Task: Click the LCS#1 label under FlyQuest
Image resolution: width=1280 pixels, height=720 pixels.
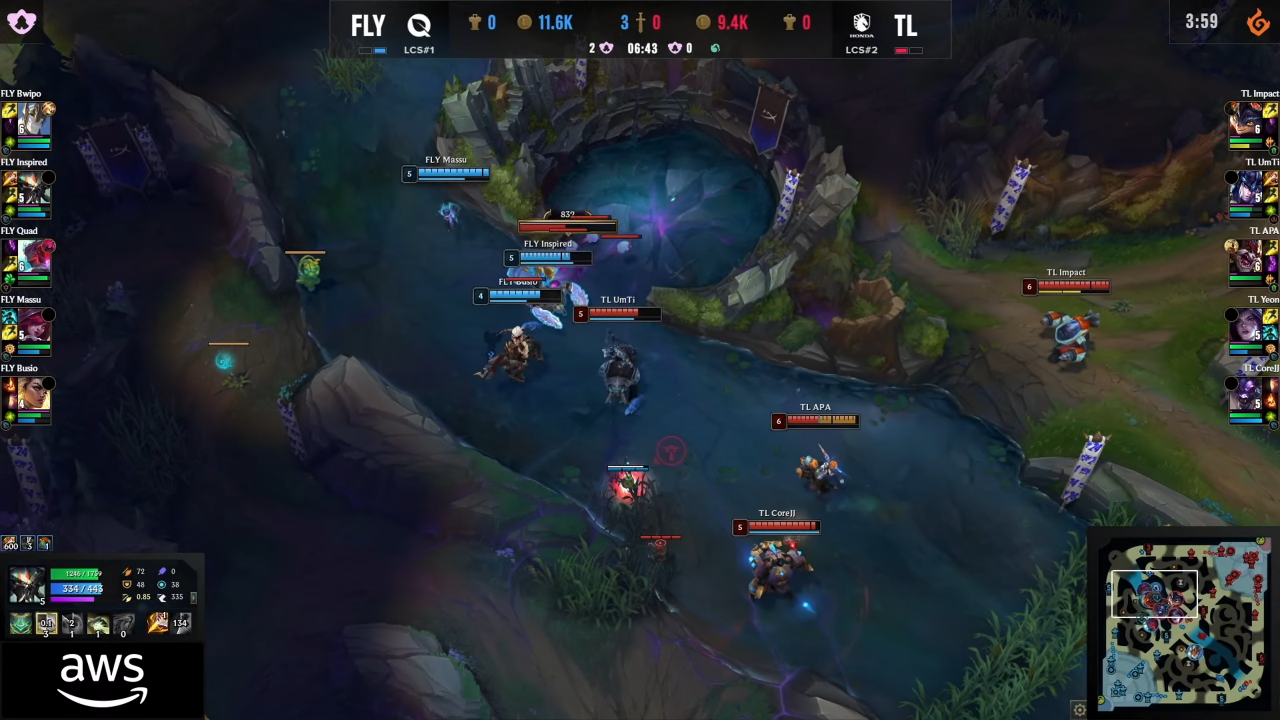Action: [x=418, y=49]
